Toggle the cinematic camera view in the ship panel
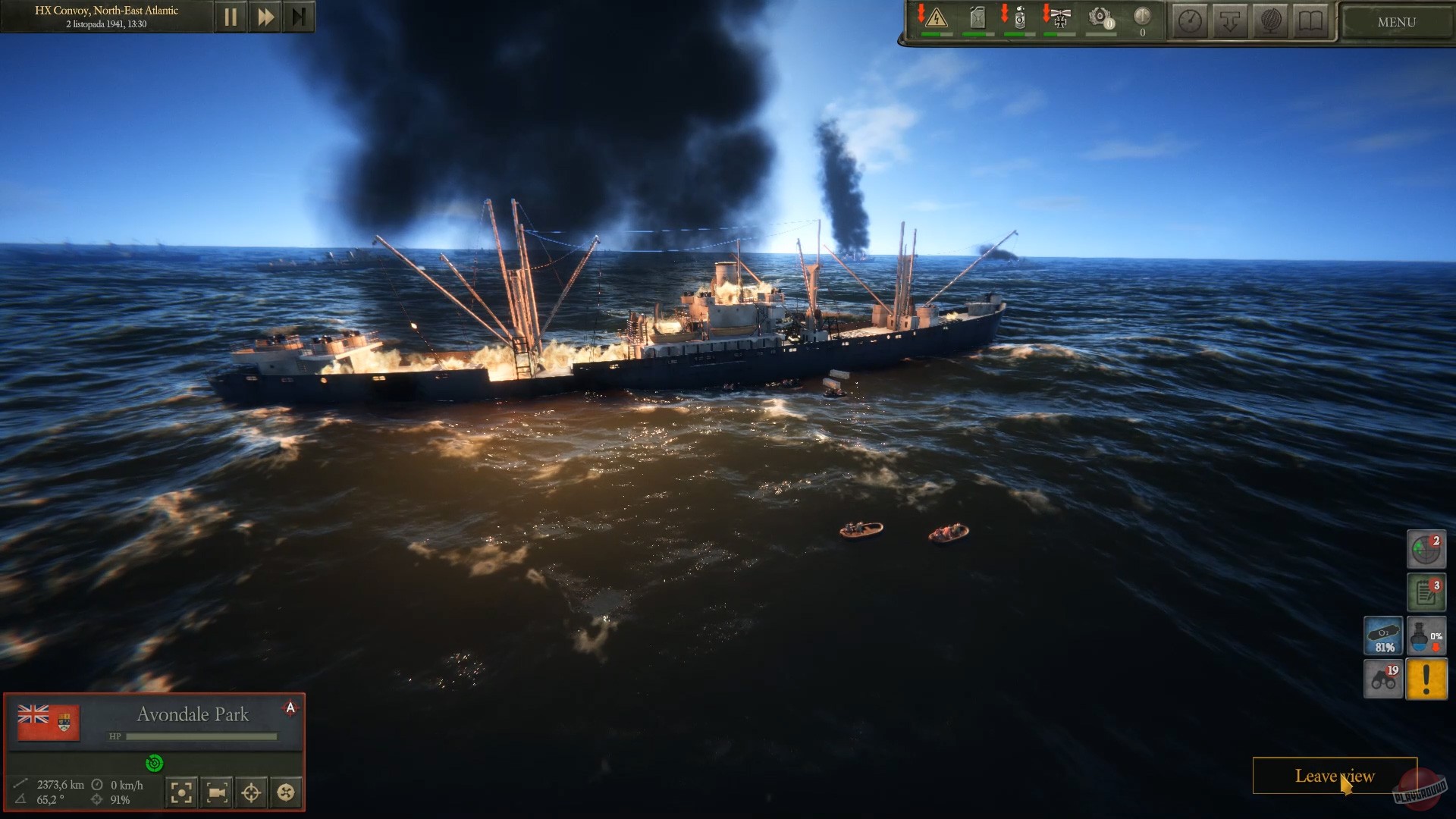 pos(217,792)
